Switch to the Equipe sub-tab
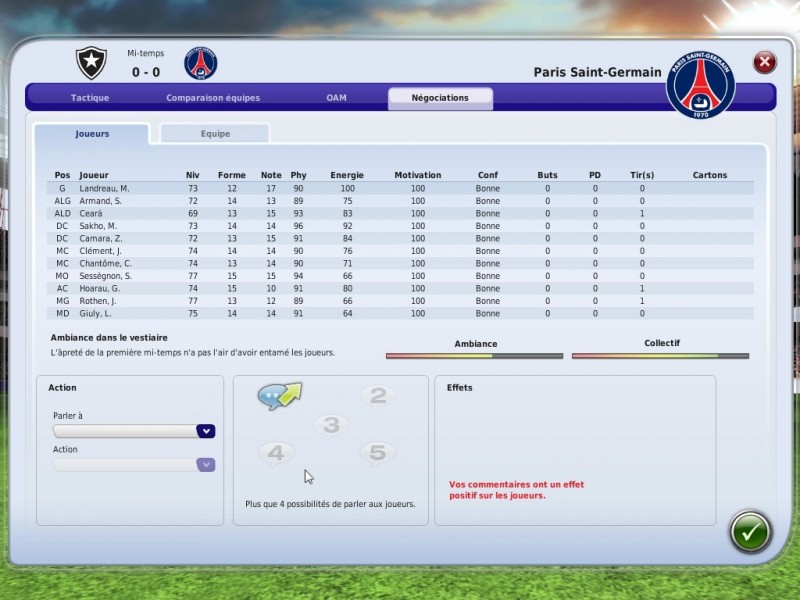 [215, 133]
